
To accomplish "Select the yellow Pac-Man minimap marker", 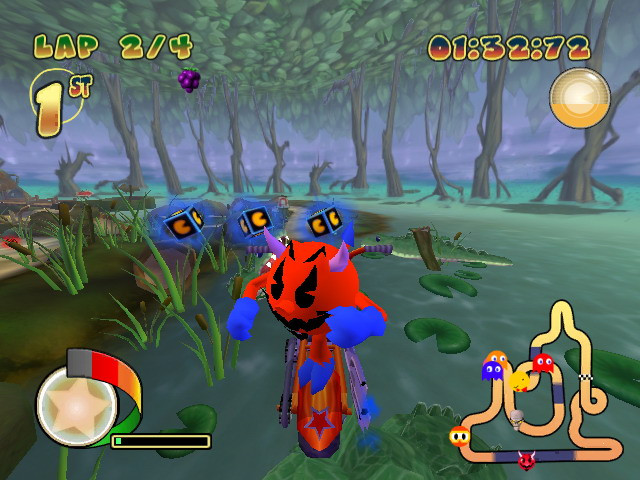I will point(521,380).
